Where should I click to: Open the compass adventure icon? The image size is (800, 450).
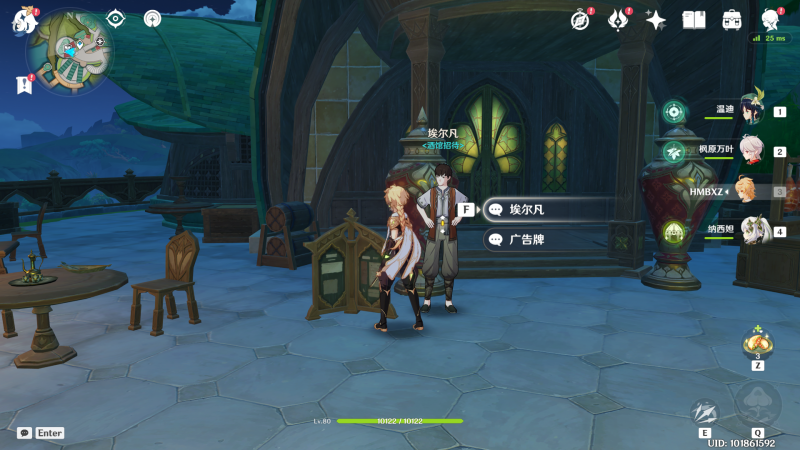tap(581, 20)
